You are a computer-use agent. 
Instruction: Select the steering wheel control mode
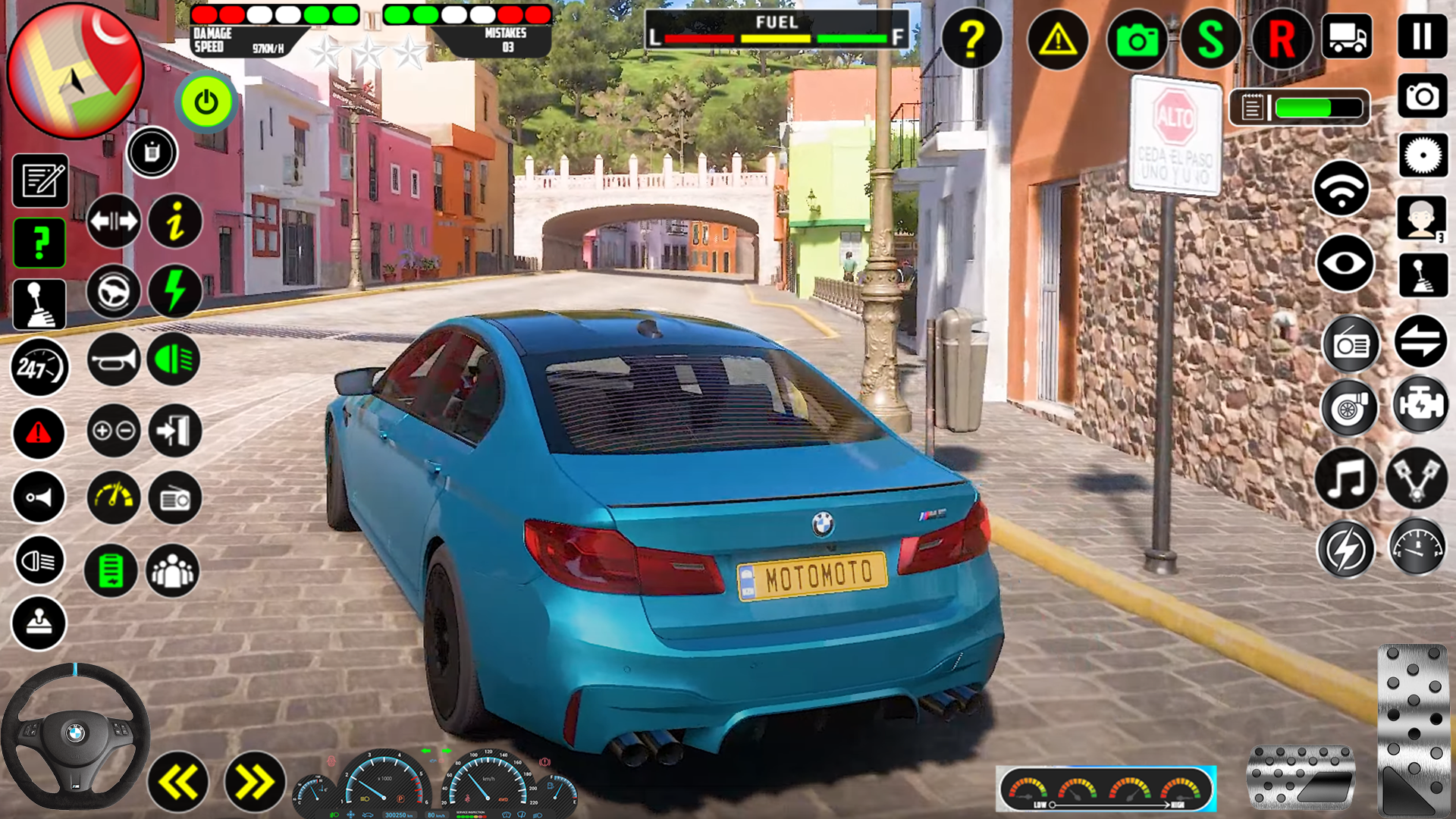pyautogui.click(x=113, y=292)
